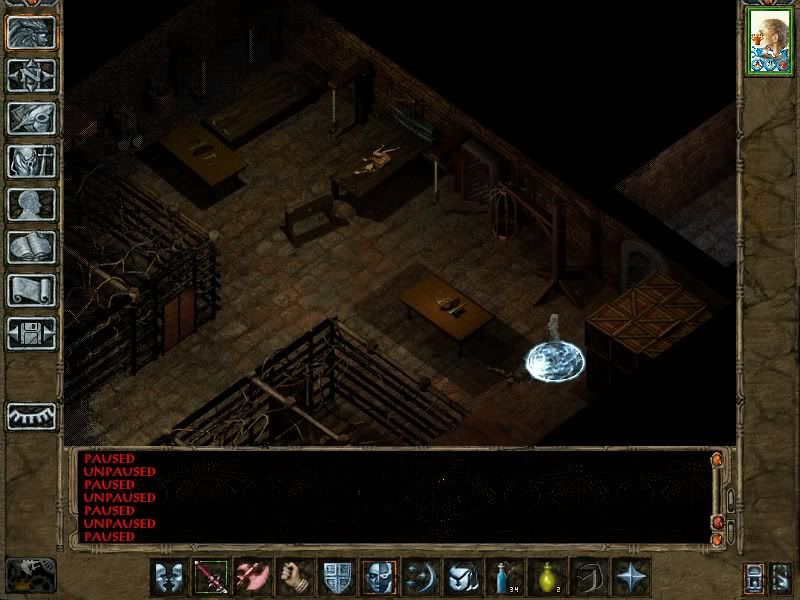Equip the red sword weapon slot

click(211, 578)
